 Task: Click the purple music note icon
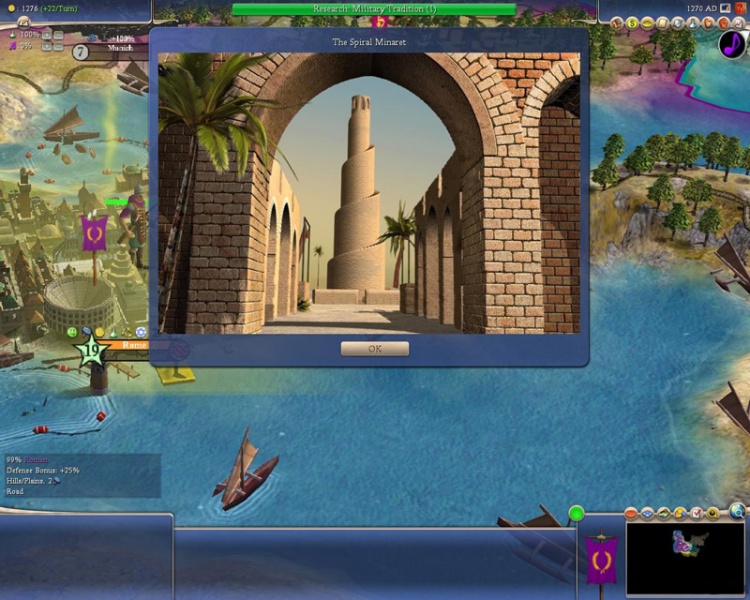(x=732, y=44)
